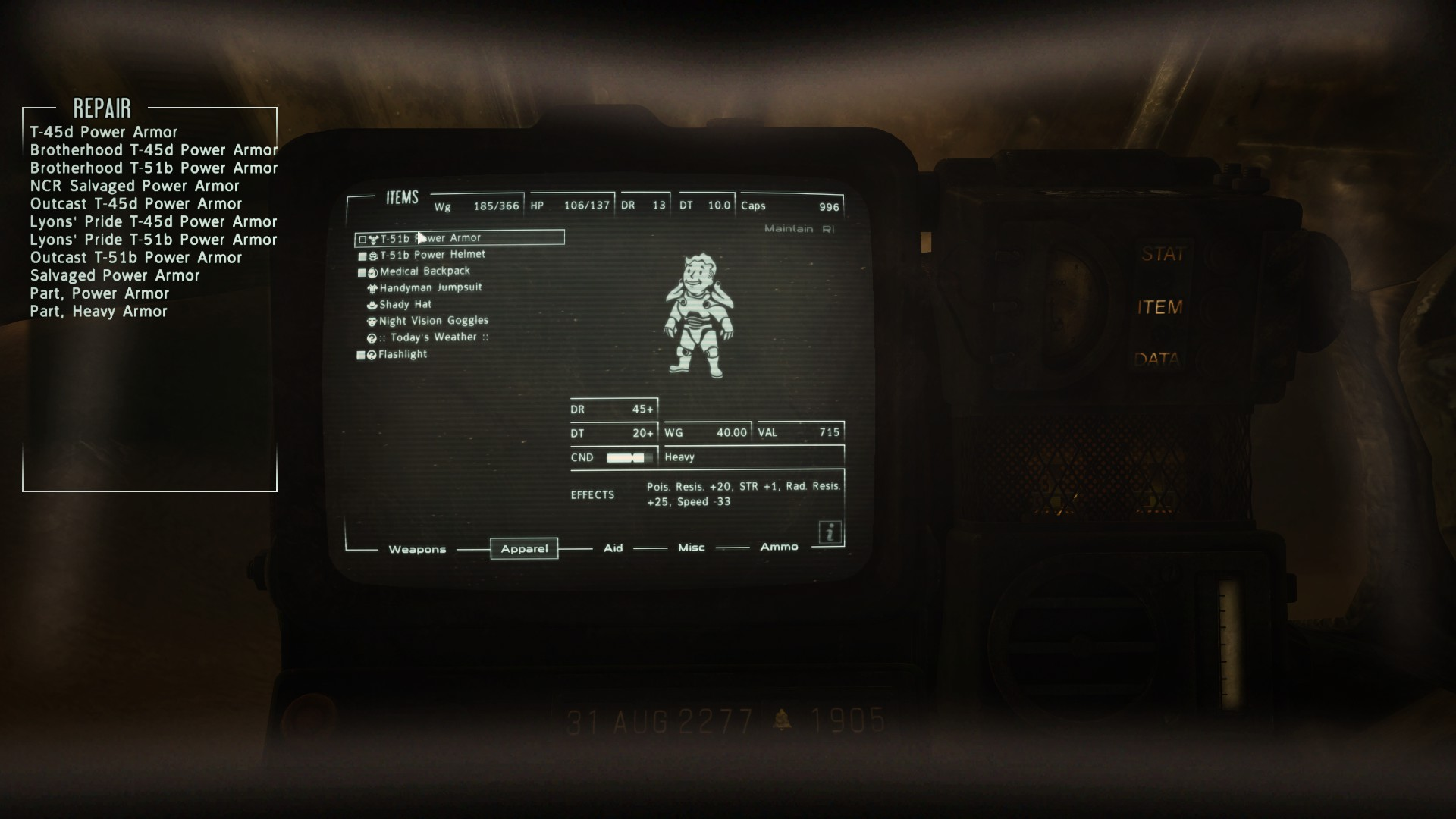The width and height of the screenshot is (1456, 819).
Task: Switch to the Weapons tab
Action: [x=417, y=549]
